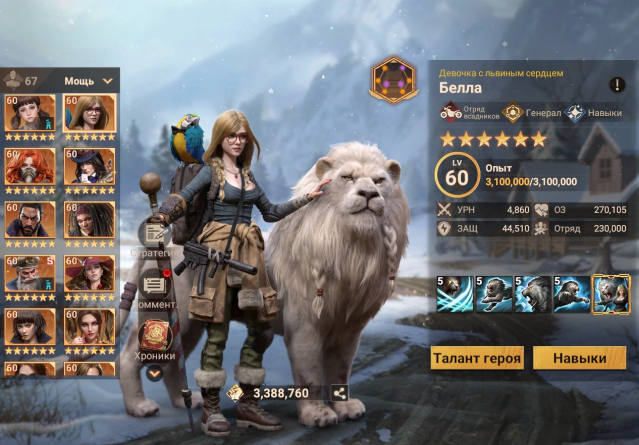Open the Талант героя screen
Screen dimensions: 639x445
[x=478, y=358]
